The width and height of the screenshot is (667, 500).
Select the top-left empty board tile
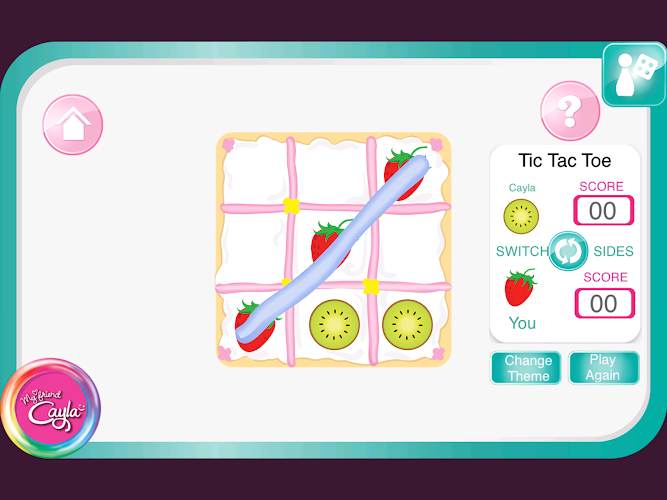[254, 170]
